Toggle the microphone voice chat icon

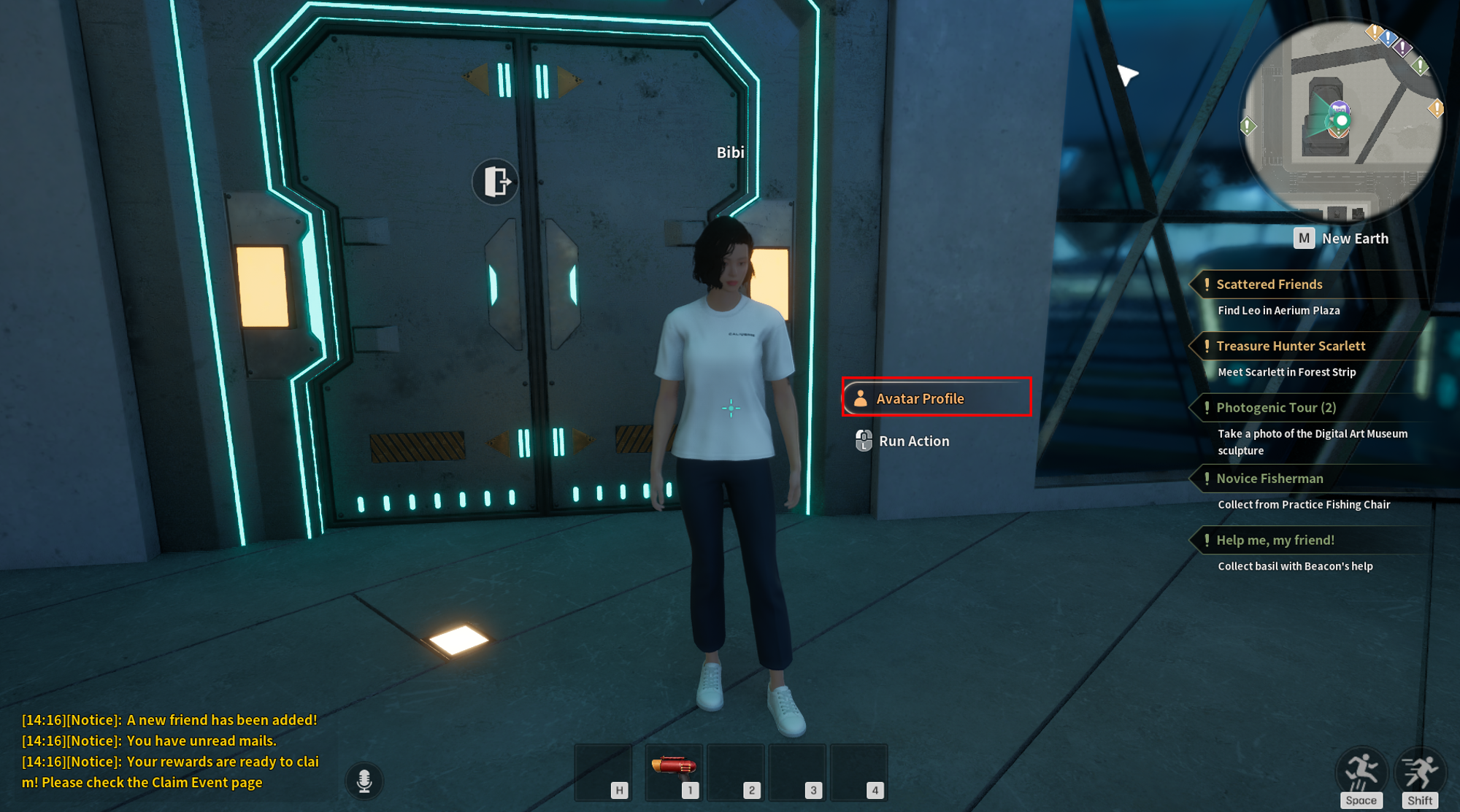364,781
